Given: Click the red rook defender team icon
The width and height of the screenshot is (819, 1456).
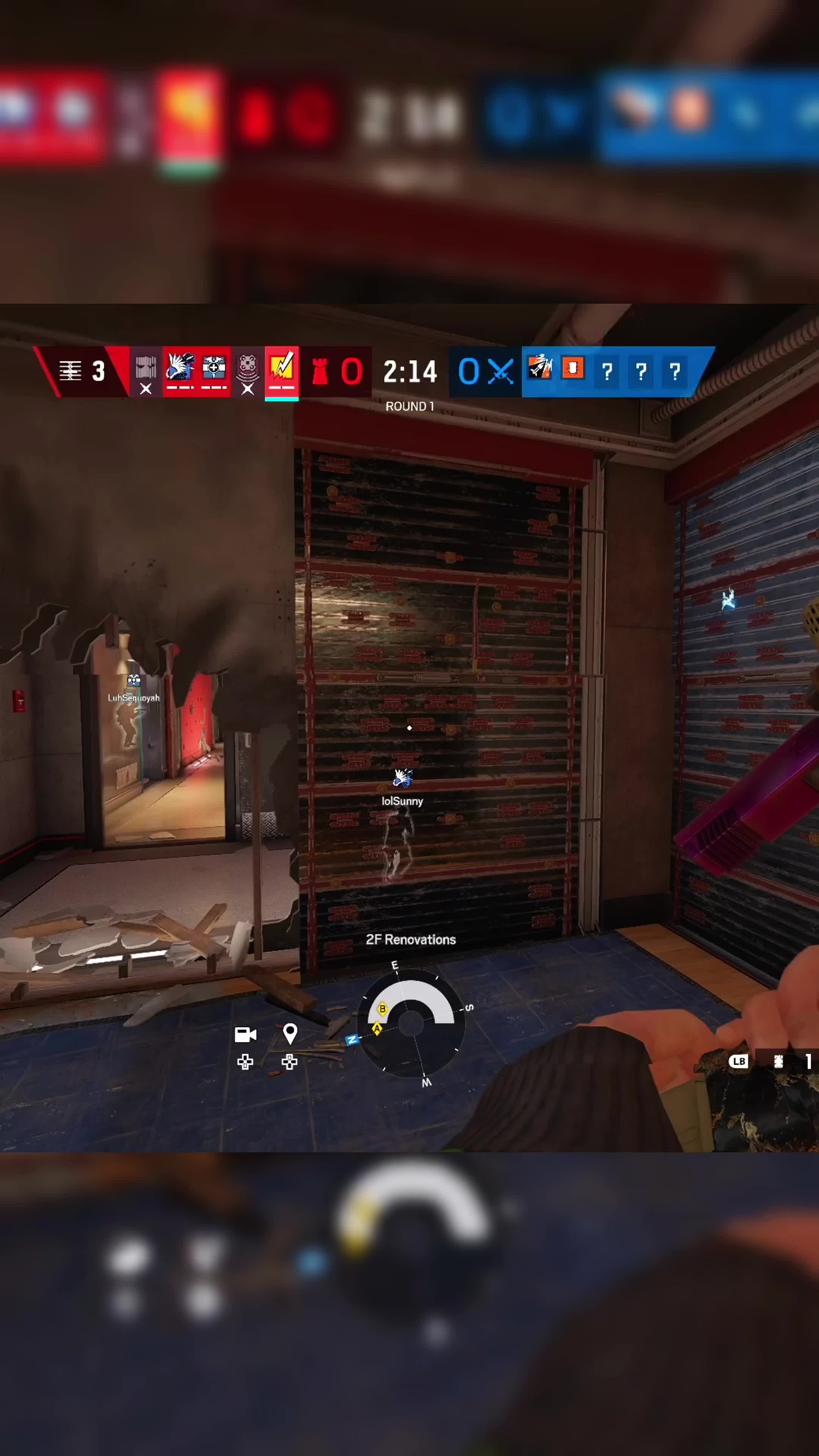Looking at the screenshot, I should point(320,372).
